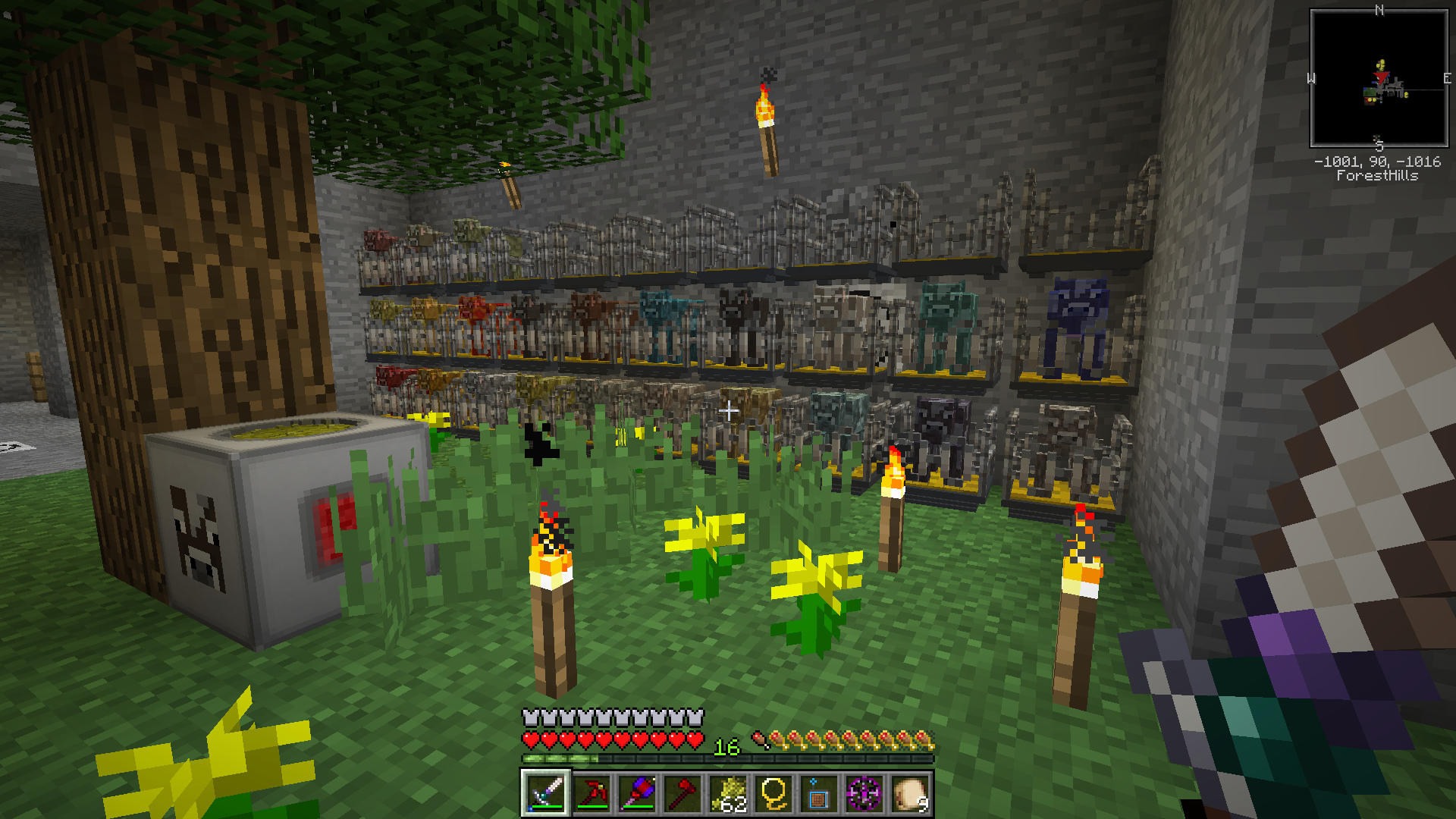Select the pale food item stack of 9
Viewport: 1456px width, 819px height.
click(910, 793)
